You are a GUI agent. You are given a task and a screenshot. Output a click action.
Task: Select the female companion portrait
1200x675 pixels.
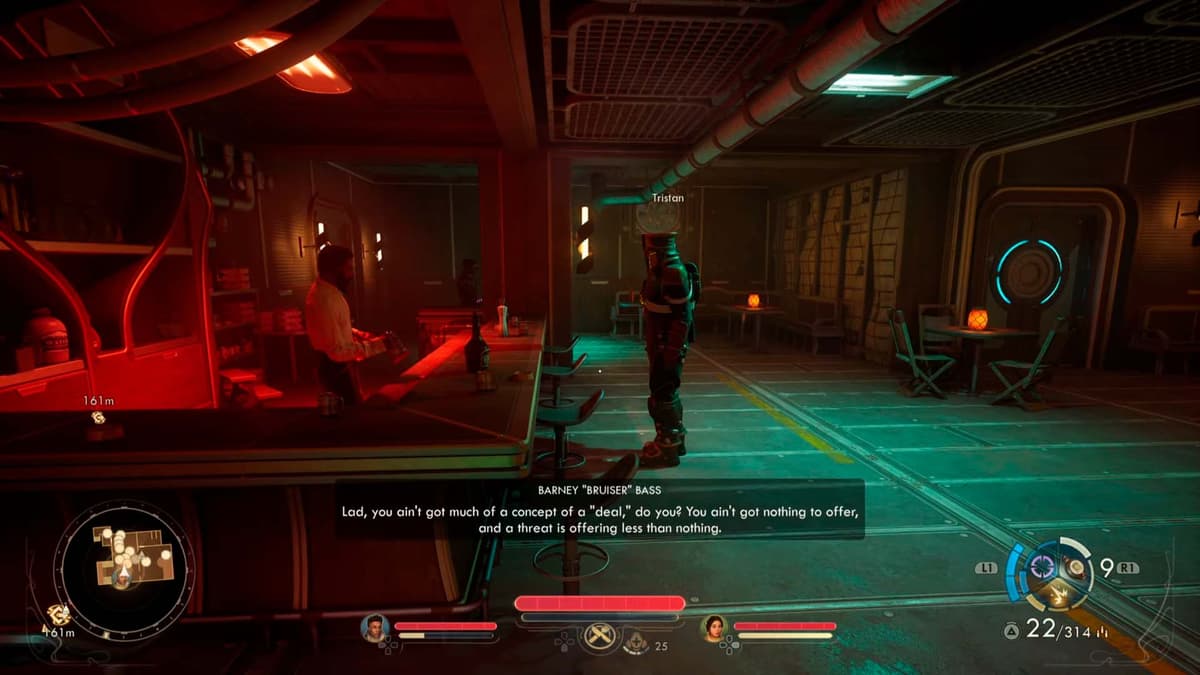click(x=715, y=627)
